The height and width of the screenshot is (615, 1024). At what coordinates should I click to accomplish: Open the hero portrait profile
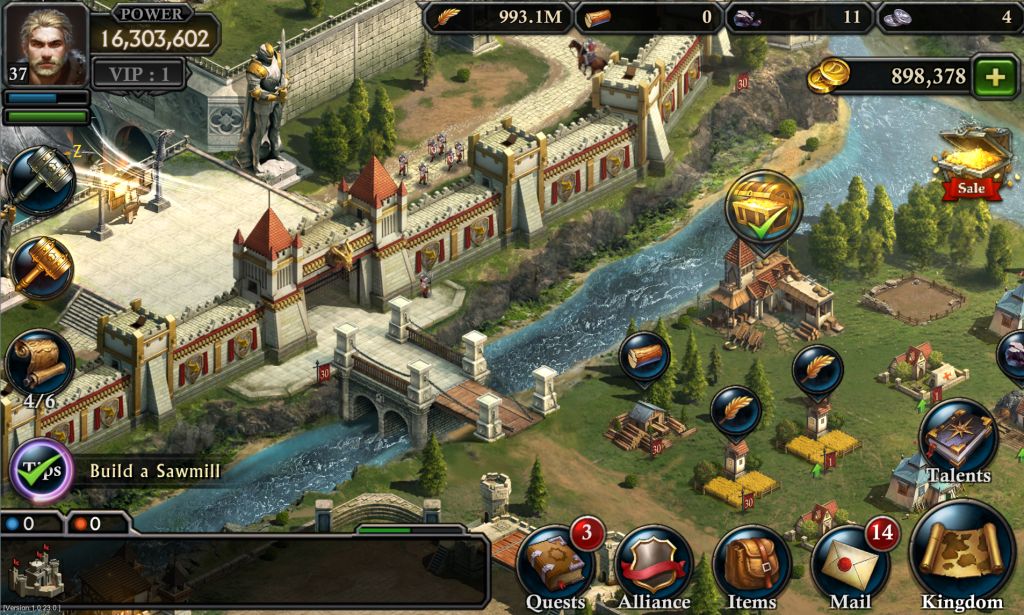(x=46, y=45)
